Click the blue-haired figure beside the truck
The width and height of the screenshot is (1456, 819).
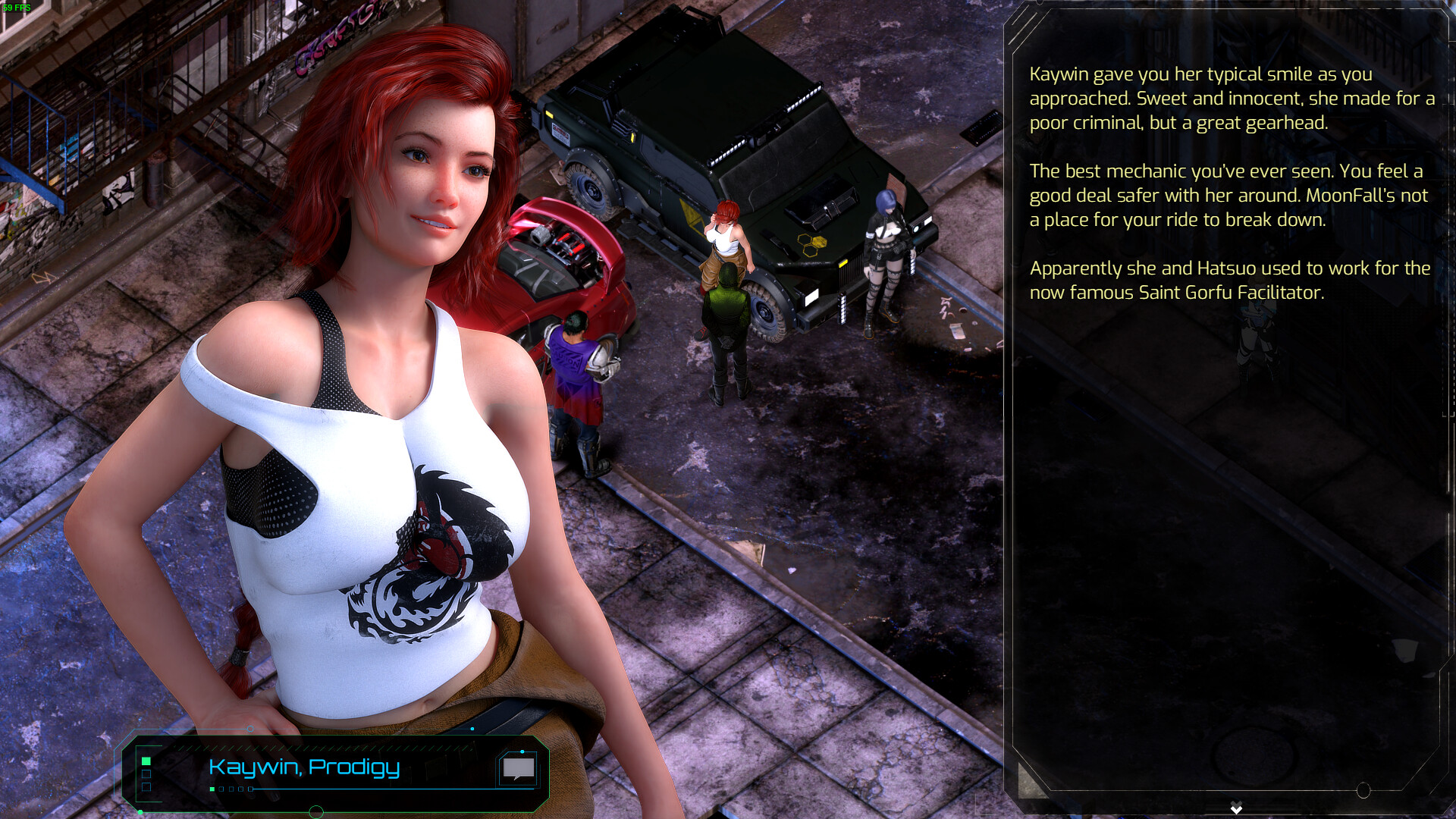[883, 250]
